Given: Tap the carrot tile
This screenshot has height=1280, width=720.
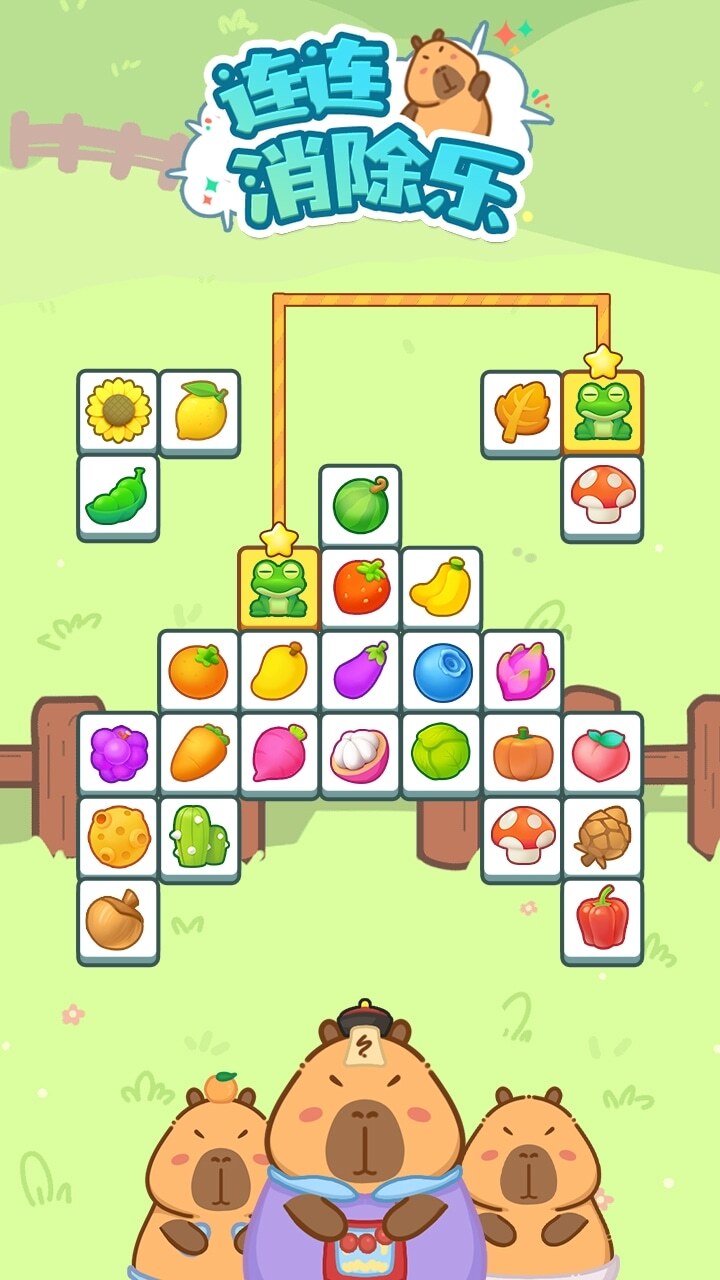Looking at the screenshot, I should [199, 754].
